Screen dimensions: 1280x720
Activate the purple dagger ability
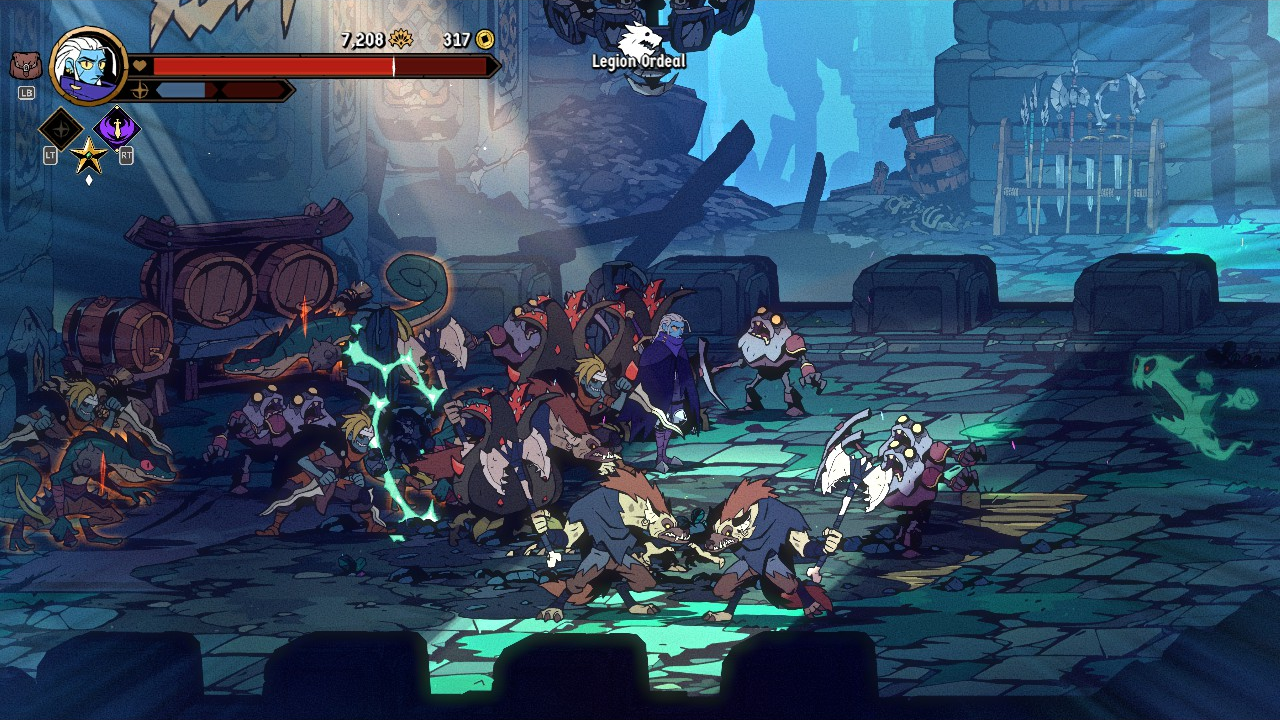117,128
